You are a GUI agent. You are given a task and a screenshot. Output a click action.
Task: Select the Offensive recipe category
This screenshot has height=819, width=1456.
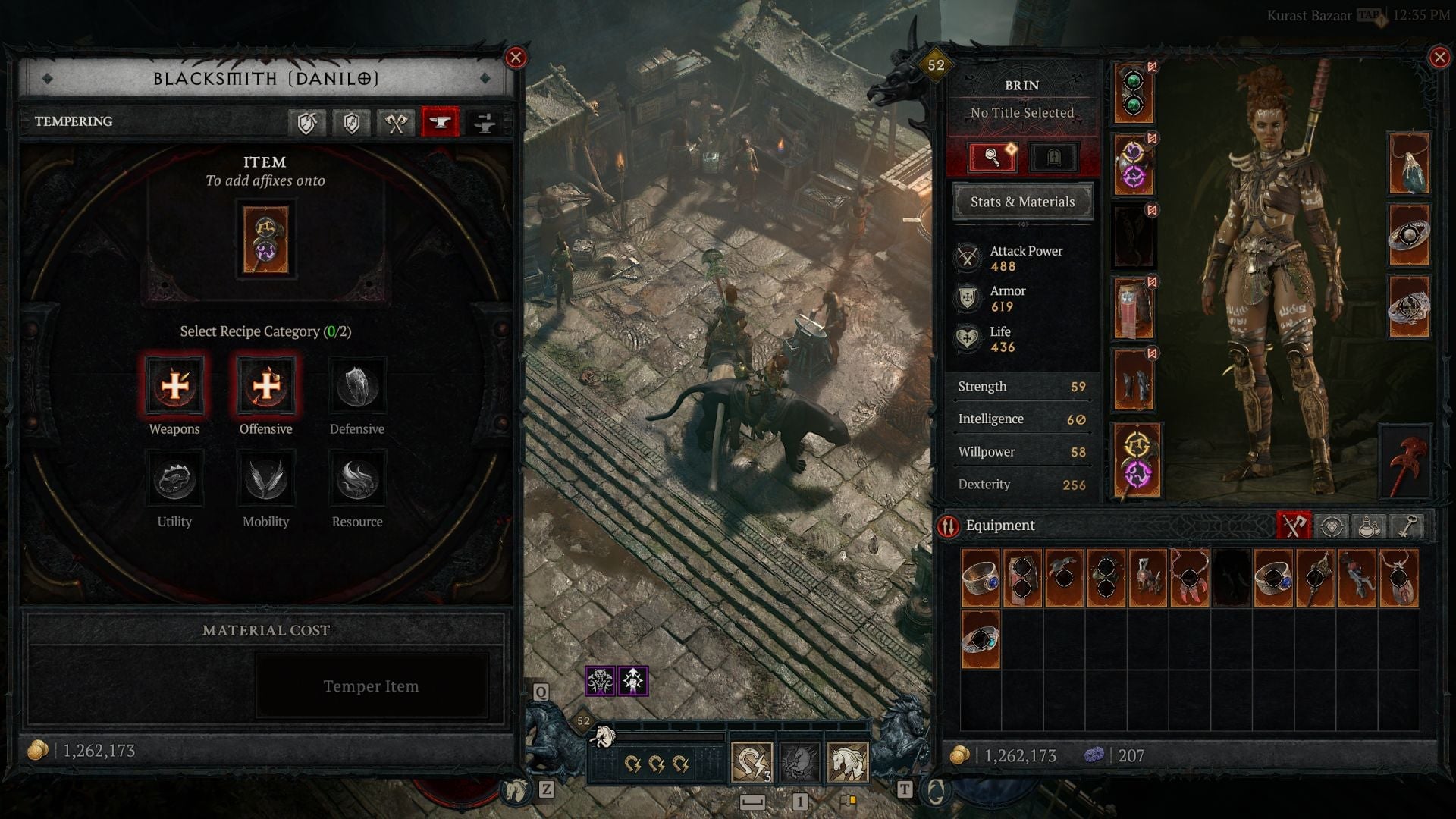click(265, 388)
